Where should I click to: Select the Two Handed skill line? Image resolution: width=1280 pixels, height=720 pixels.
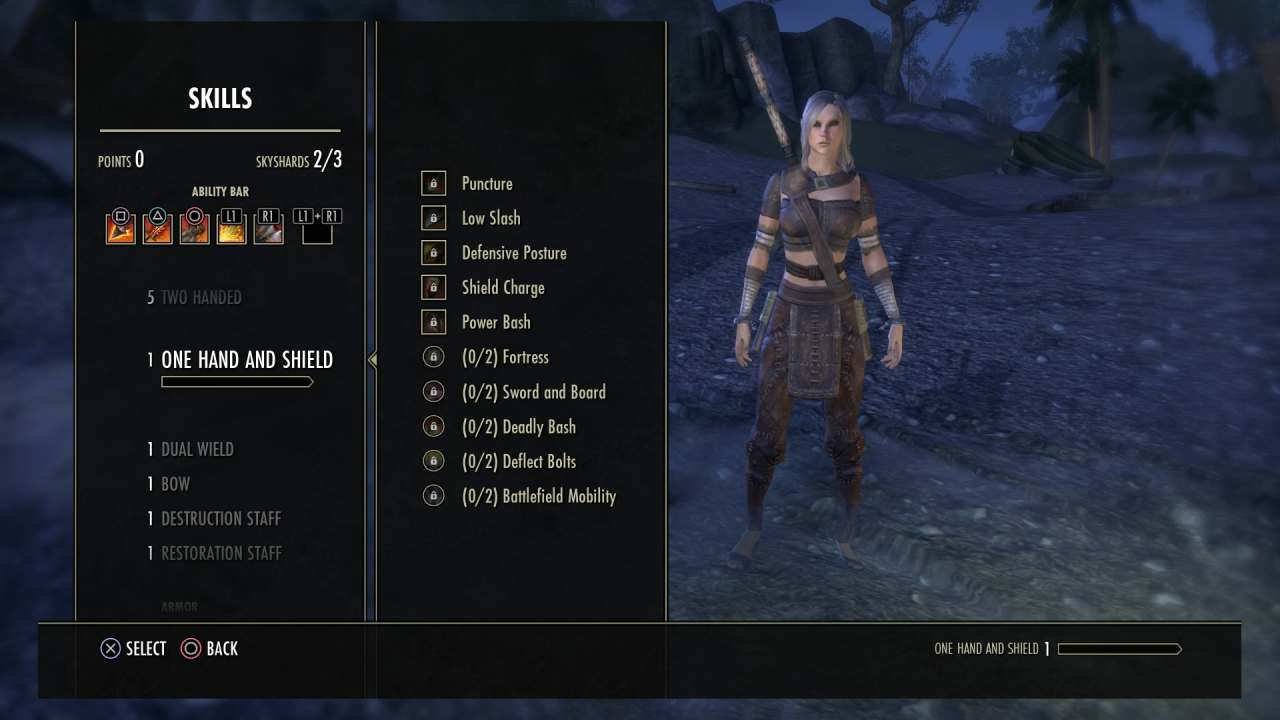[x=201, y=298]
